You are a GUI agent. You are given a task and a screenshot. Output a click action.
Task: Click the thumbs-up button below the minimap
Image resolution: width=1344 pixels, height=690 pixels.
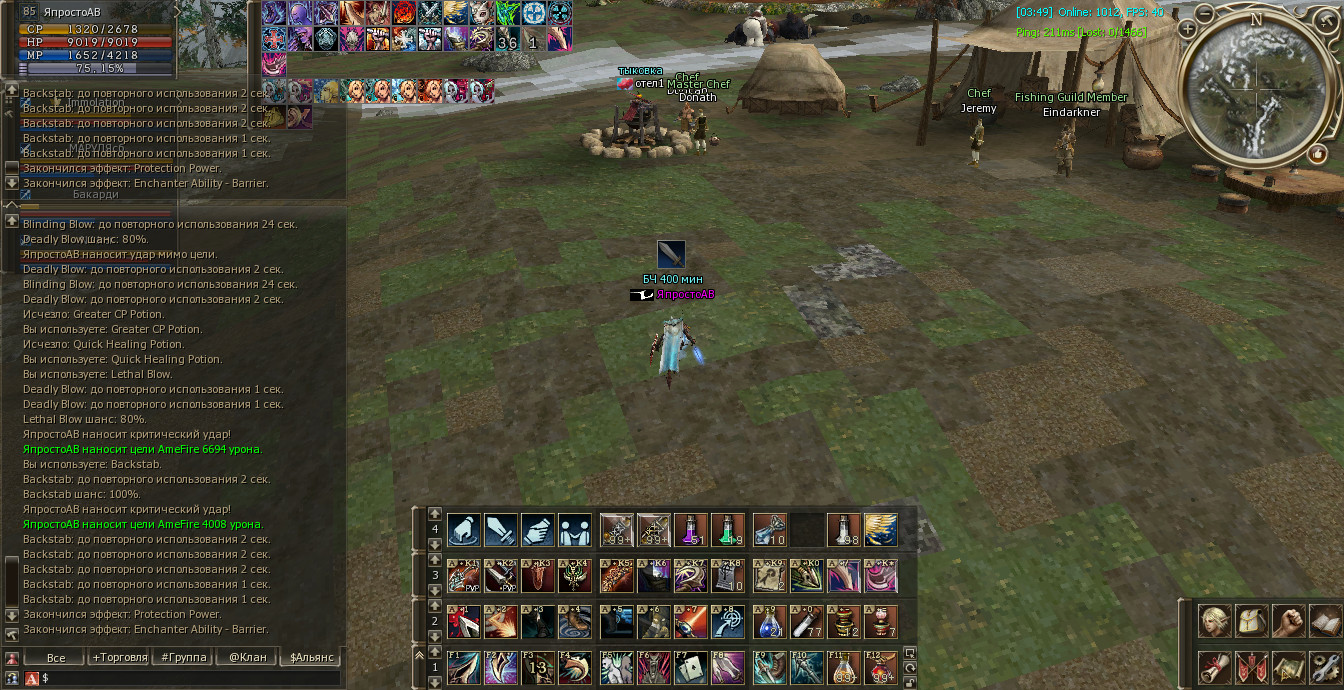(x=1318, y=155)
